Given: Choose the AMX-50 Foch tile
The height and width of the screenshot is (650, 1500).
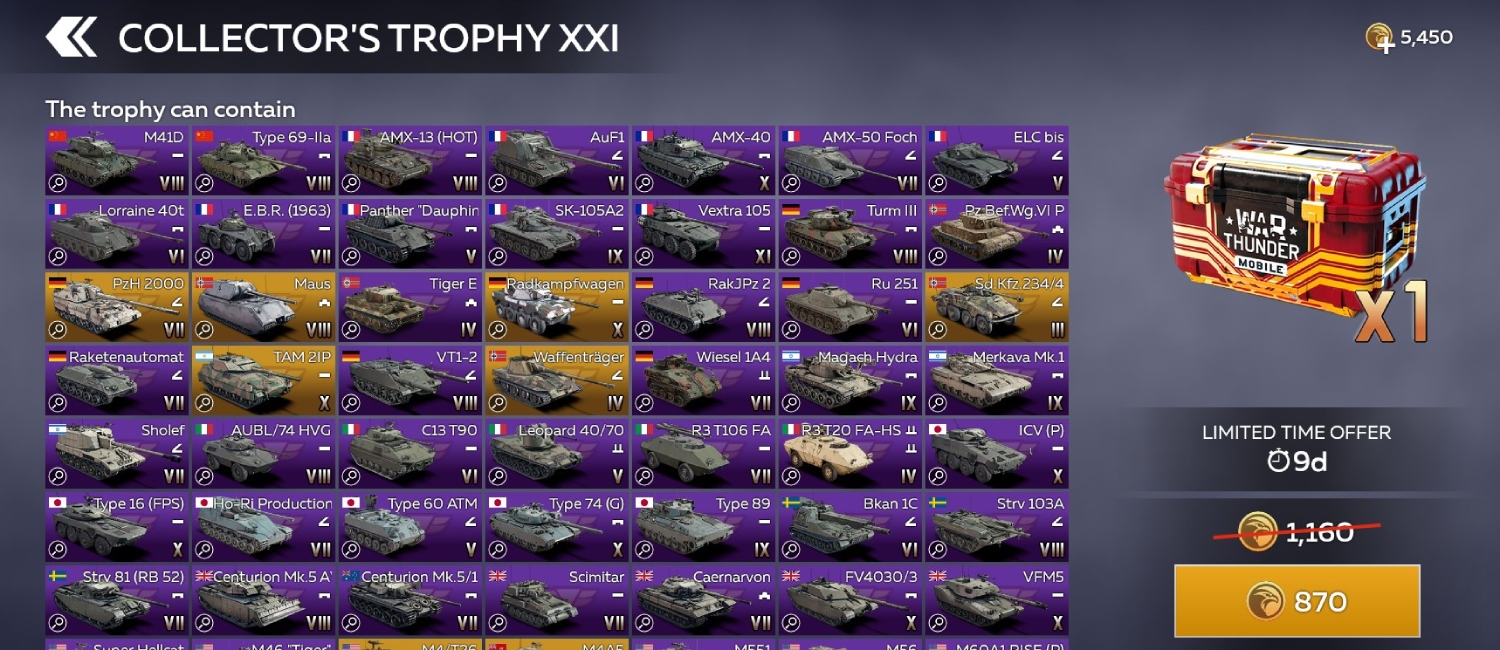Looking at the screenshot, I should pyautogui.click(x=850, y=160).
